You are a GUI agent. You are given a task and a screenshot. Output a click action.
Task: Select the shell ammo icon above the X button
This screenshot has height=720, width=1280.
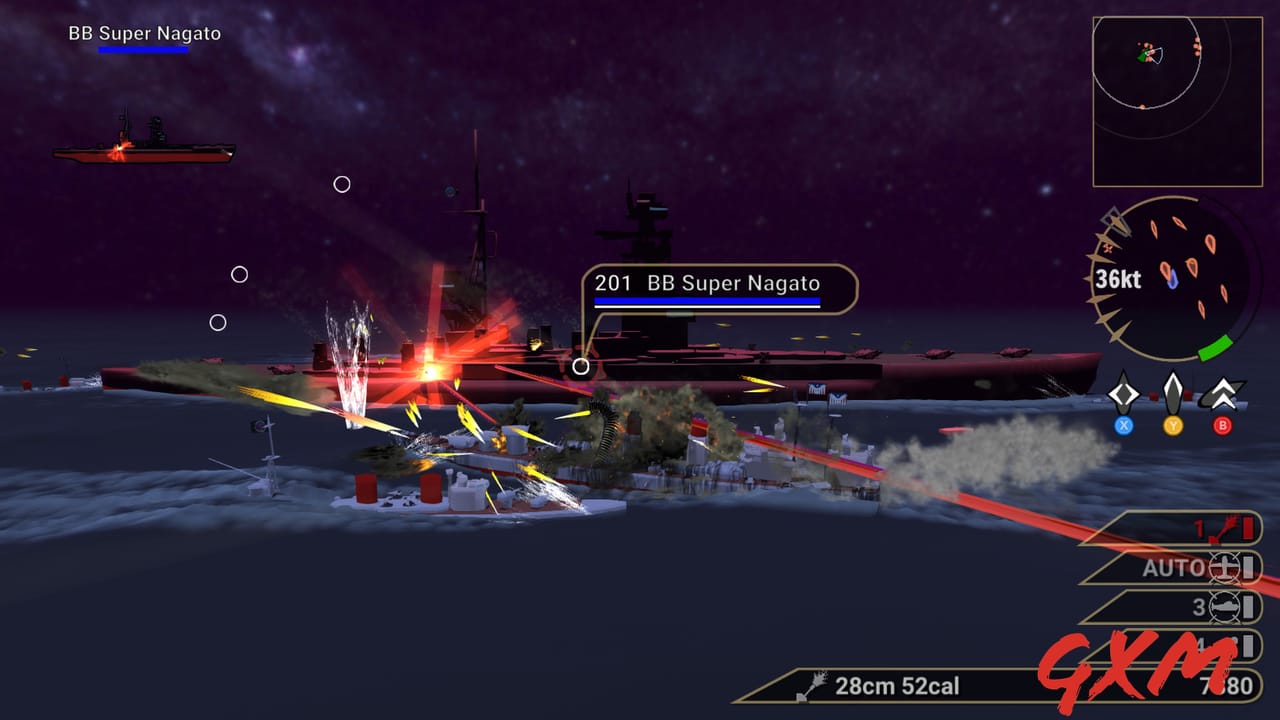pos(1123,394)
